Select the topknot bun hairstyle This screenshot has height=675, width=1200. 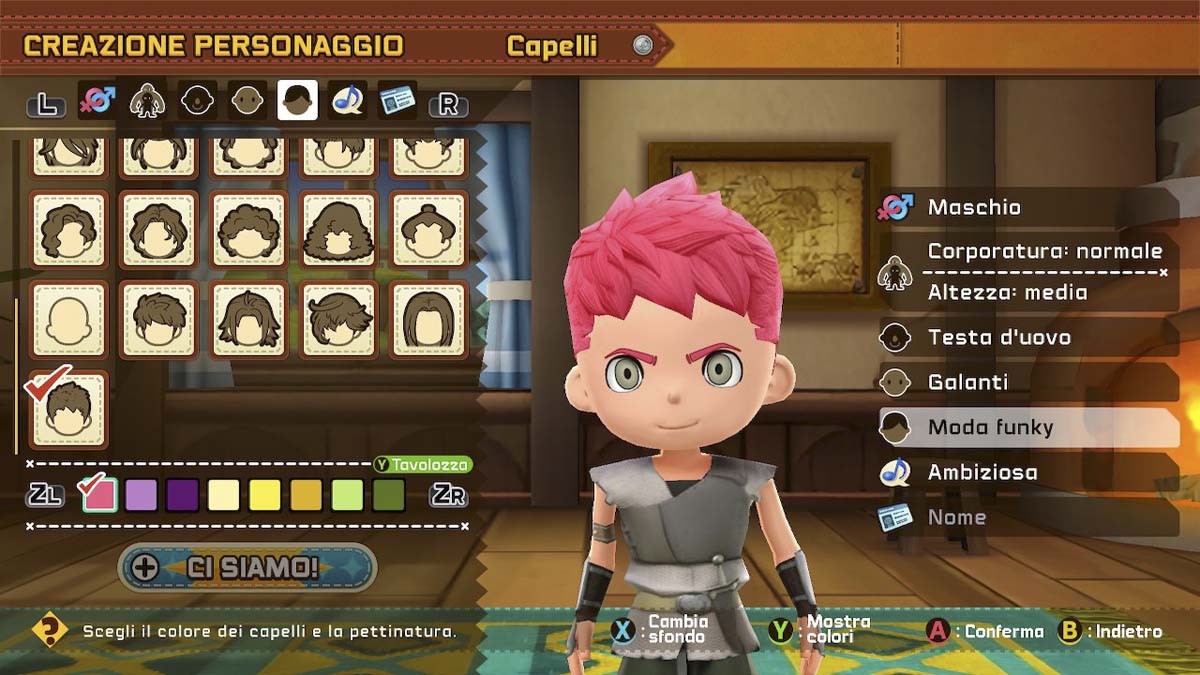[x=428, y=229]
